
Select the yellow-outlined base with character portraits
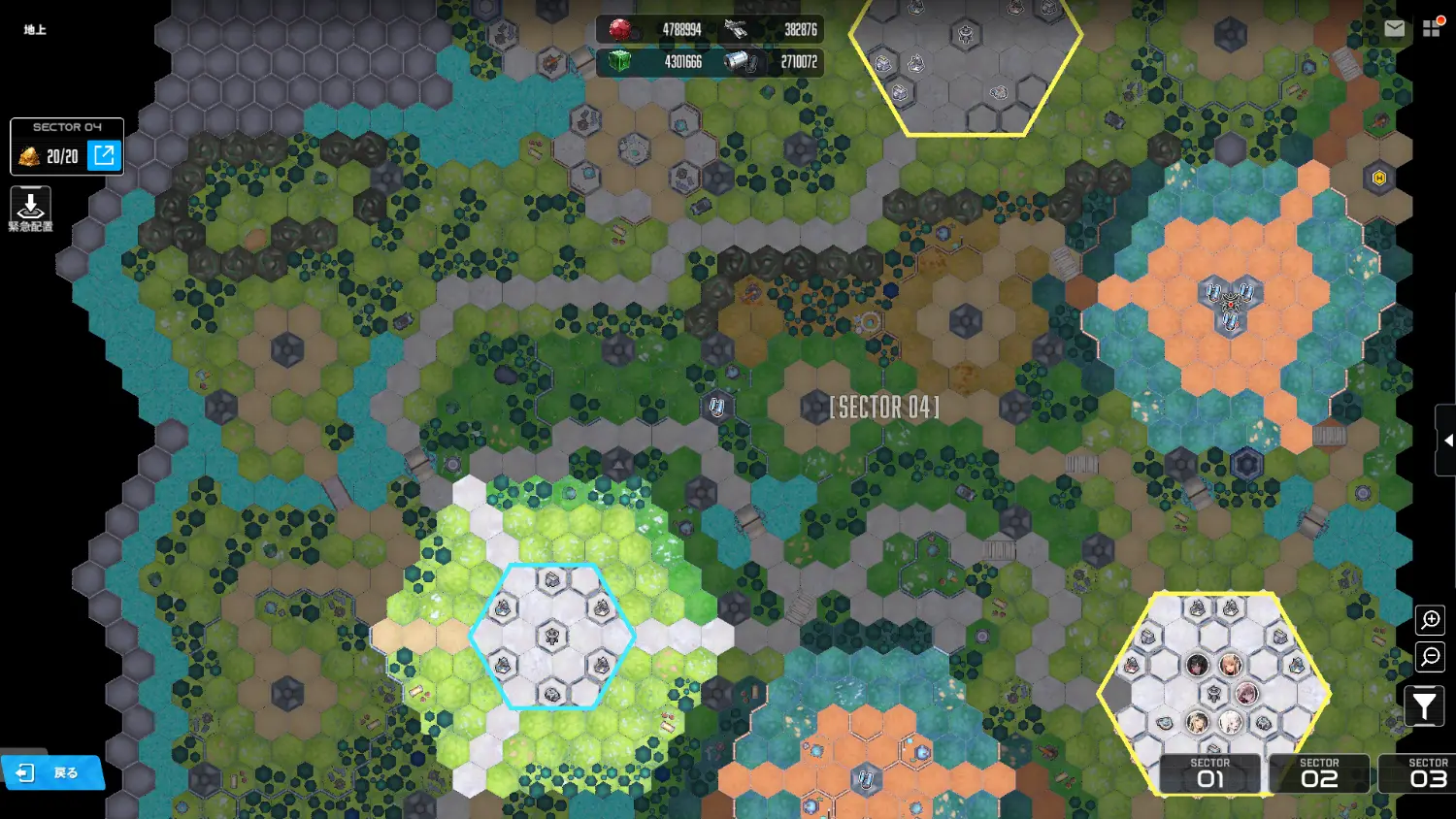(x=1214, y=680)
